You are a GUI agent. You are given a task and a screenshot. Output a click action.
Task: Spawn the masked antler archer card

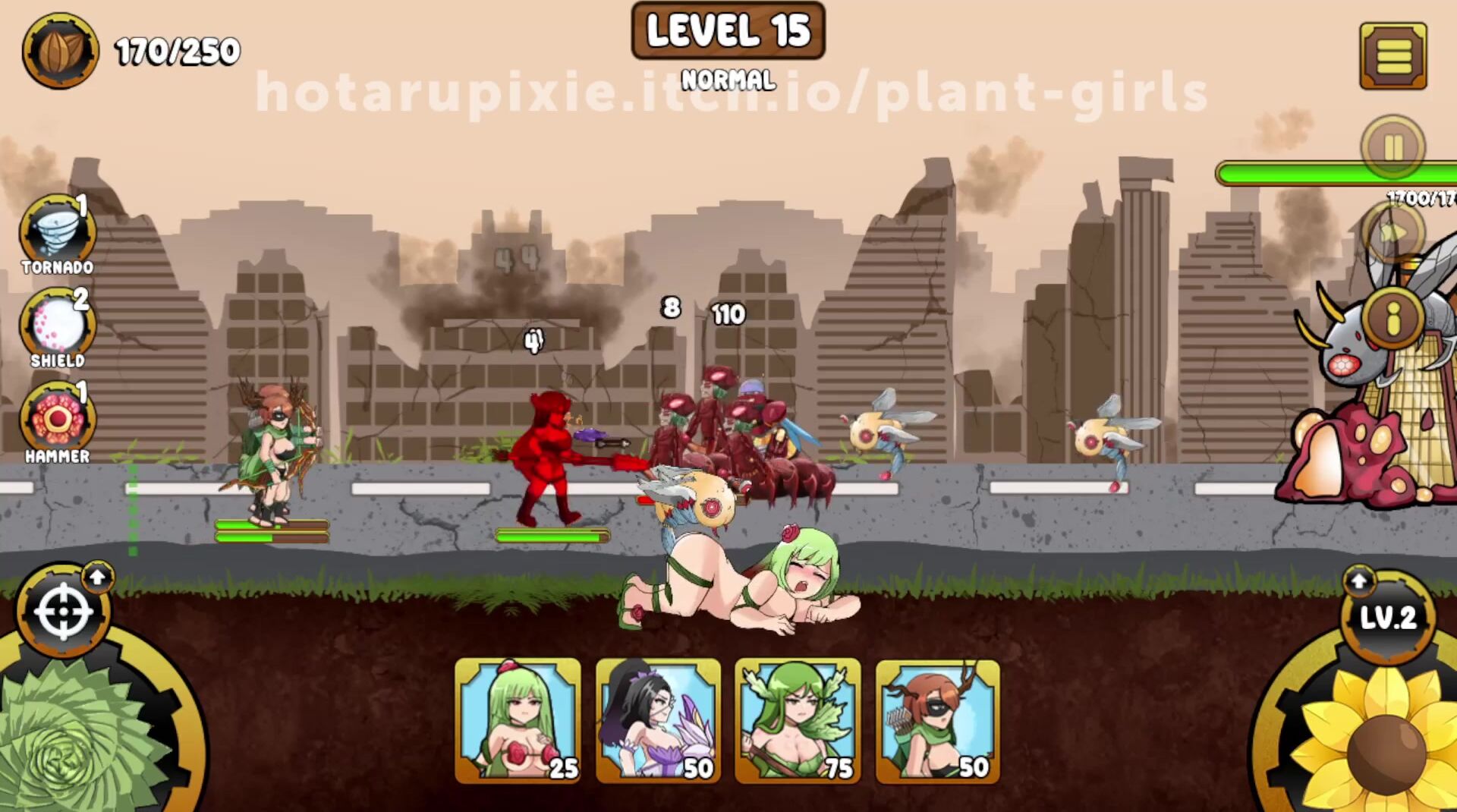937,720
